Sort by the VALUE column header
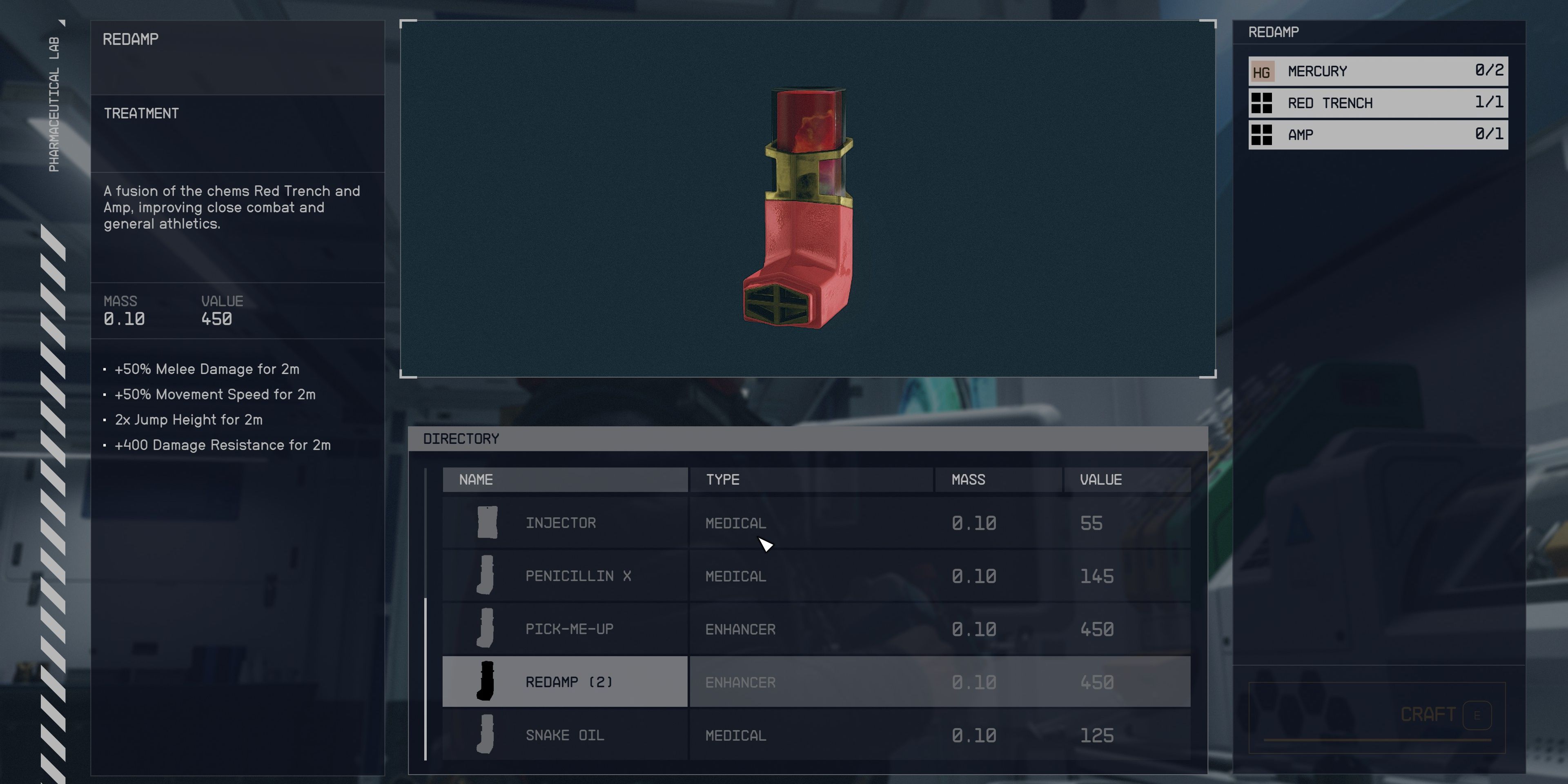The image size is (1568, 784). click(x=1102, y=479)
